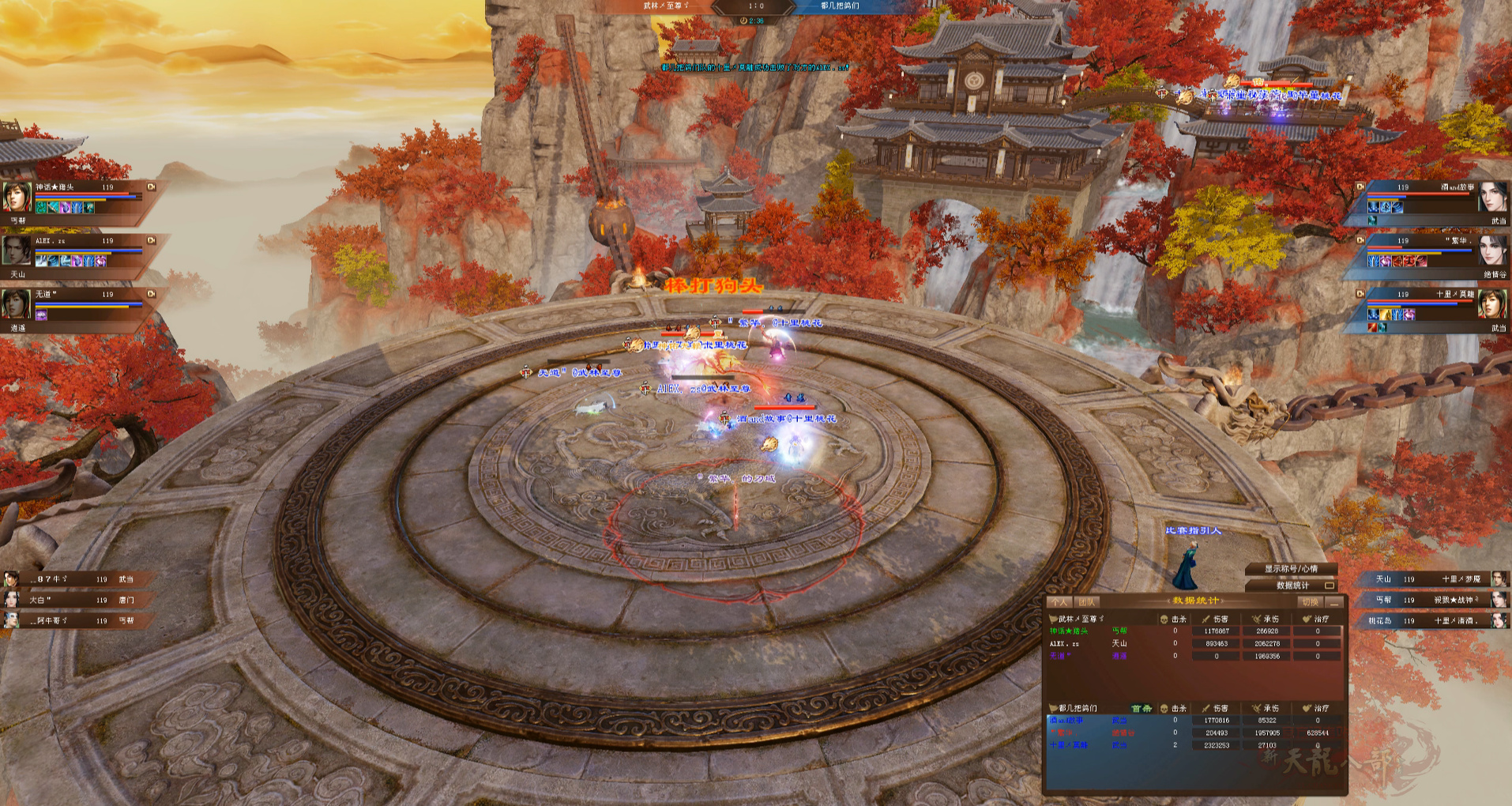Select 神话★猪头 portrait in team frame
The height and width of the screenshot is (806, 1512).
coord(17,197)
